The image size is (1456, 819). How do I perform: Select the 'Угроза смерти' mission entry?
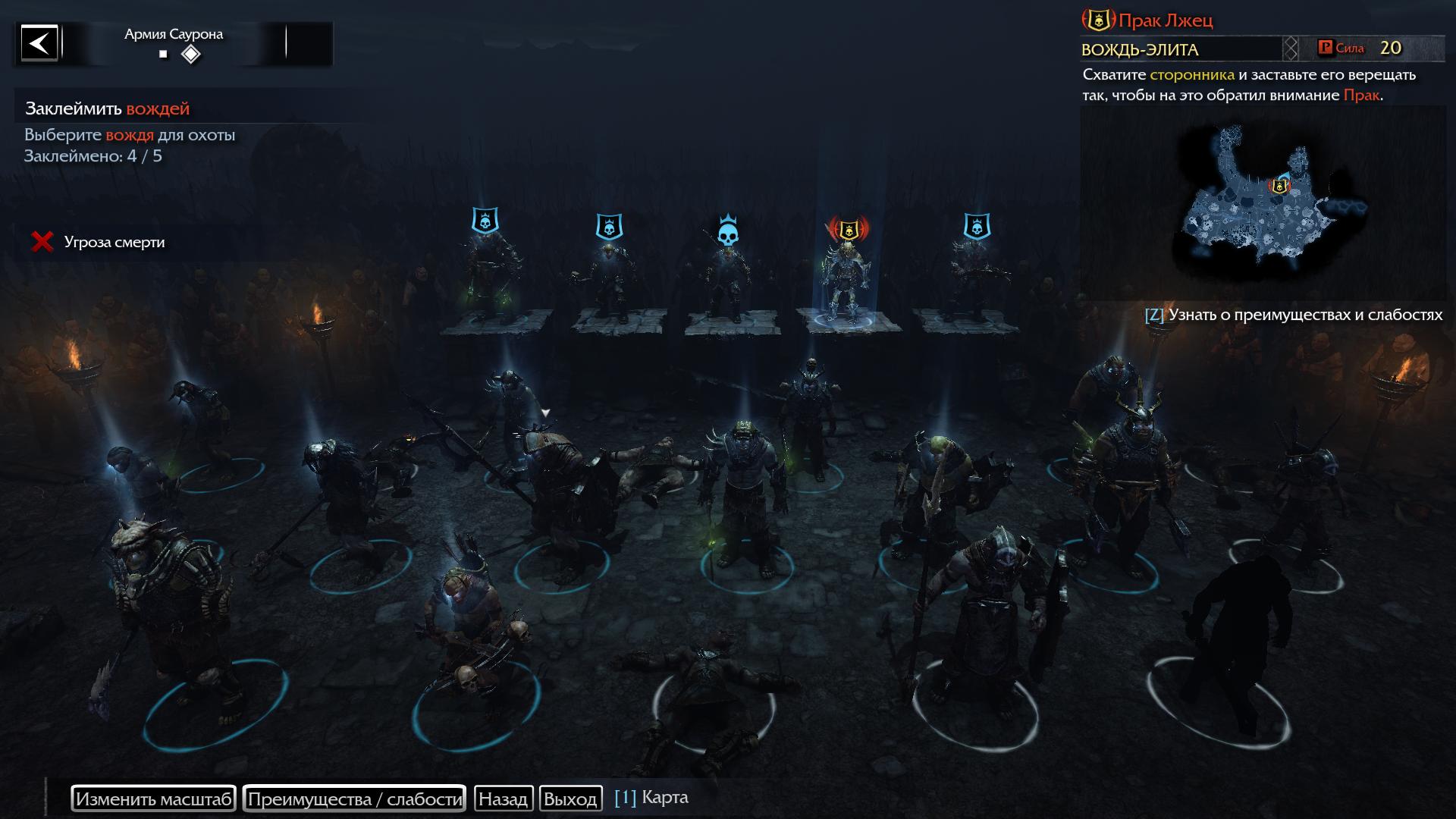[x=114, y=242]
